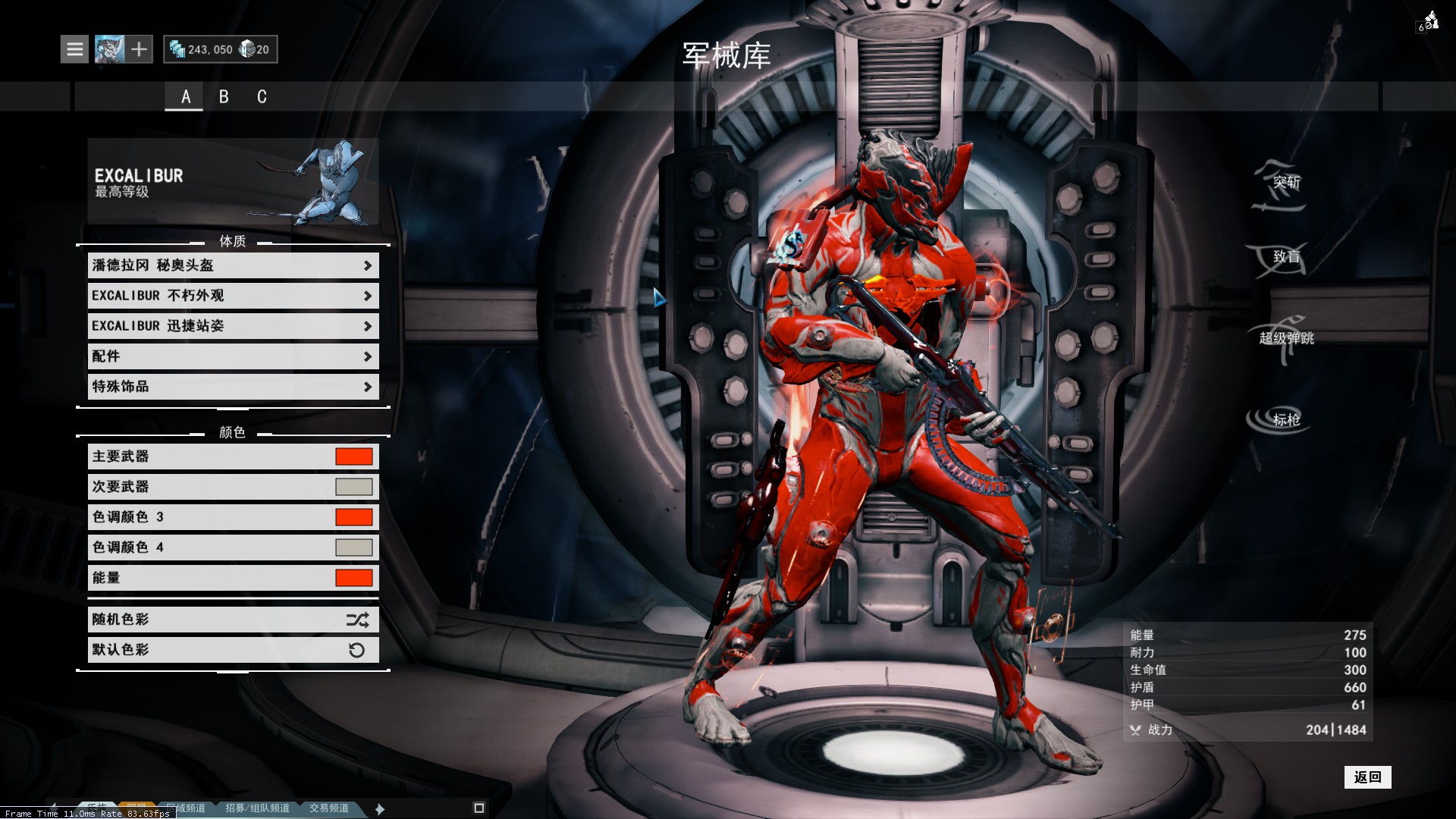This screenshot has height=819, width=1456.
Task: Click the 返回 back button
Action: tap(1367, 777)
